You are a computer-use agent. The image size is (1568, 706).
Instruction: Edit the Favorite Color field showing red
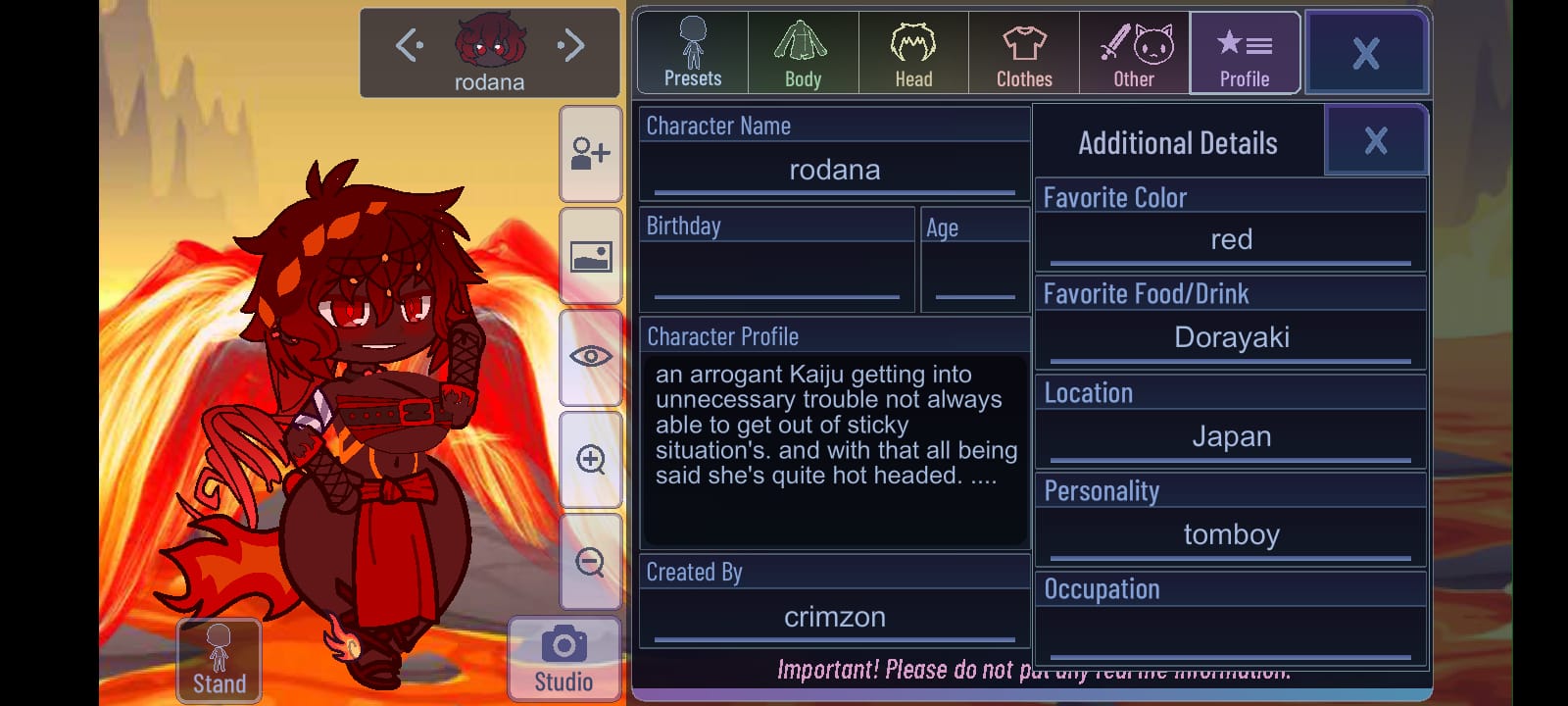click(x=1231, y=240)
